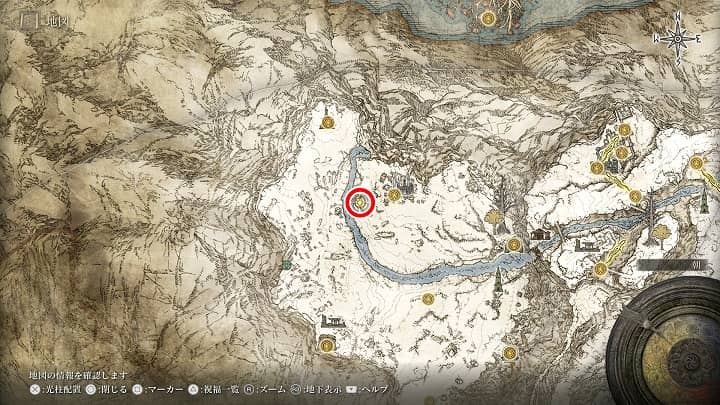Click the compass rose
The width and height of the screenshot is (720, 405).
tap(678, 38)
